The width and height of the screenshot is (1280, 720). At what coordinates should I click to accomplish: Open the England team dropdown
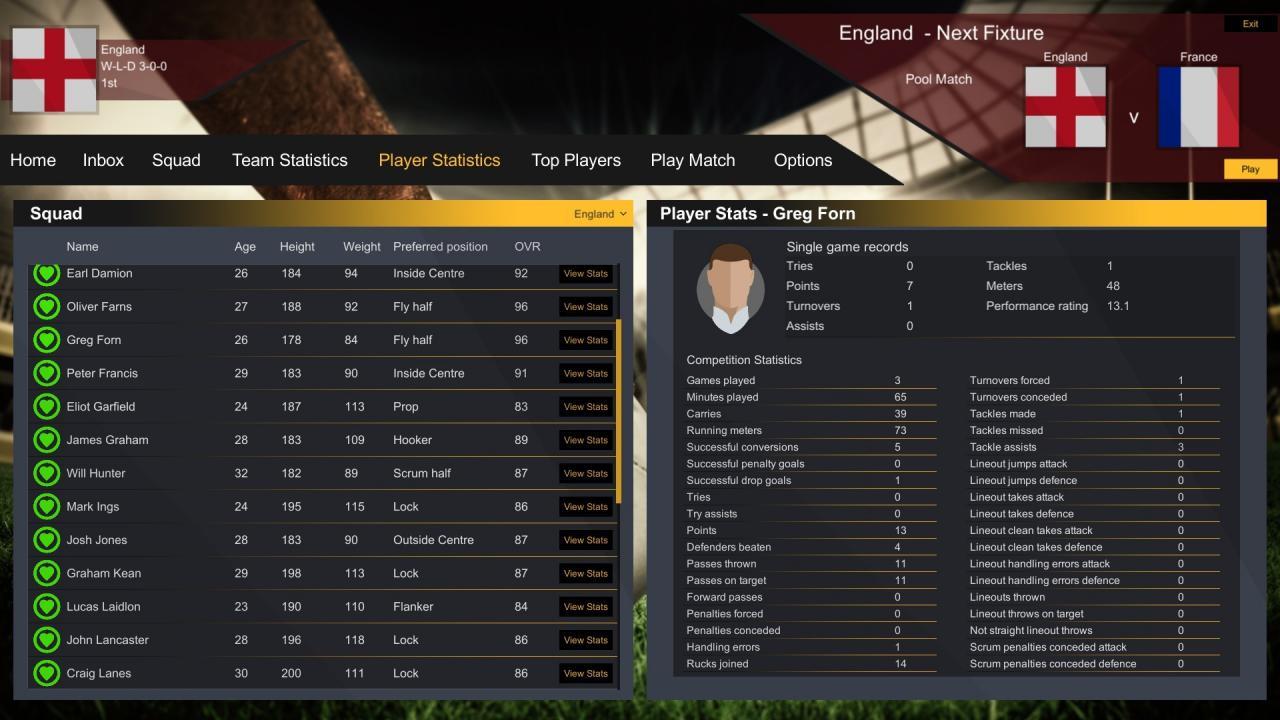click(600, 214)
